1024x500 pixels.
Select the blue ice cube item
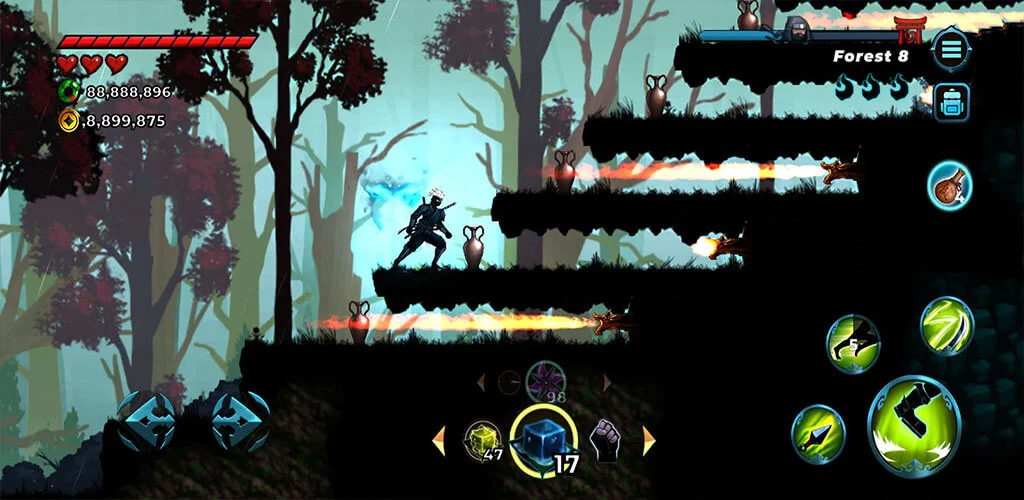543,440
